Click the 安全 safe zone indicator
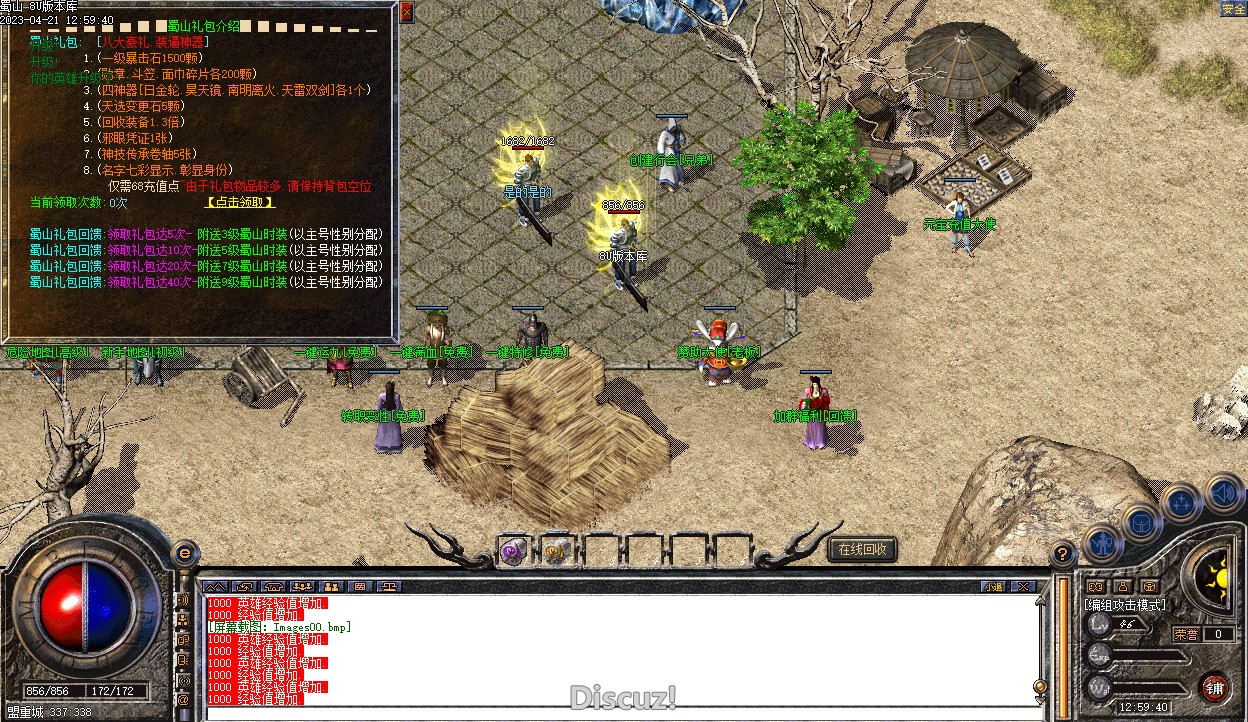This screenshot has width=1248, height=722. click(x=1233, y=9)
